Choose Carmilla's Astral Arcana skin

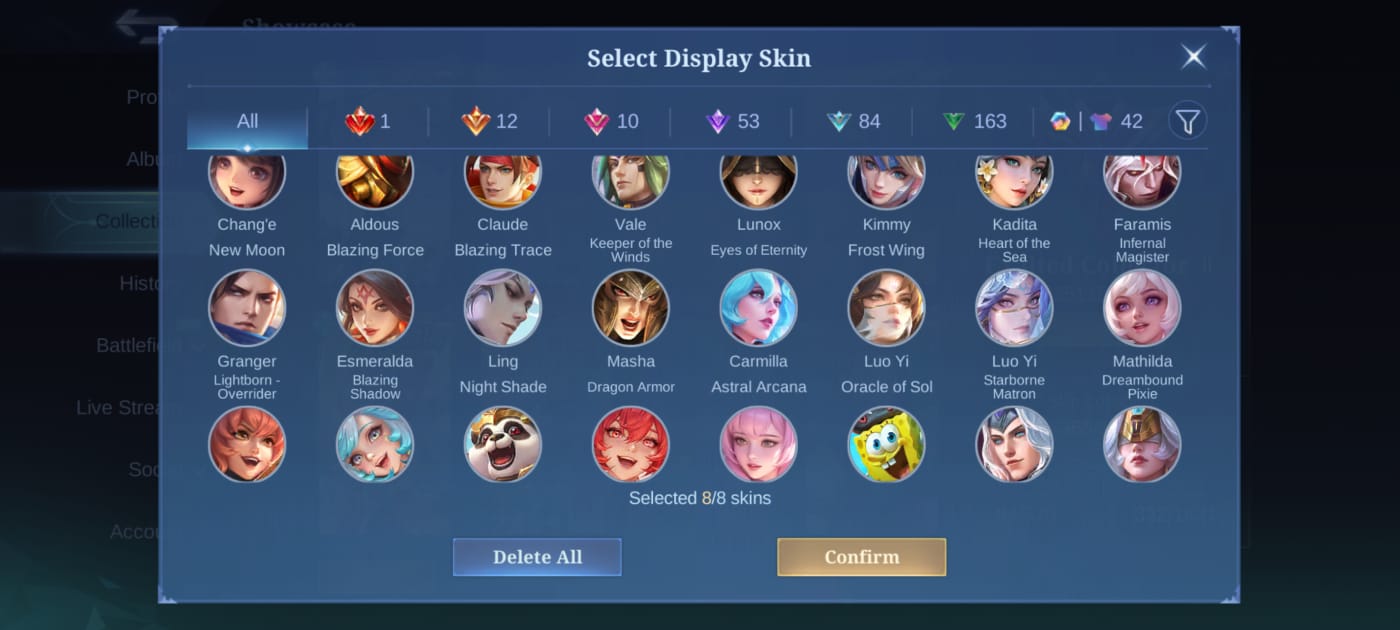pos(759,308)
